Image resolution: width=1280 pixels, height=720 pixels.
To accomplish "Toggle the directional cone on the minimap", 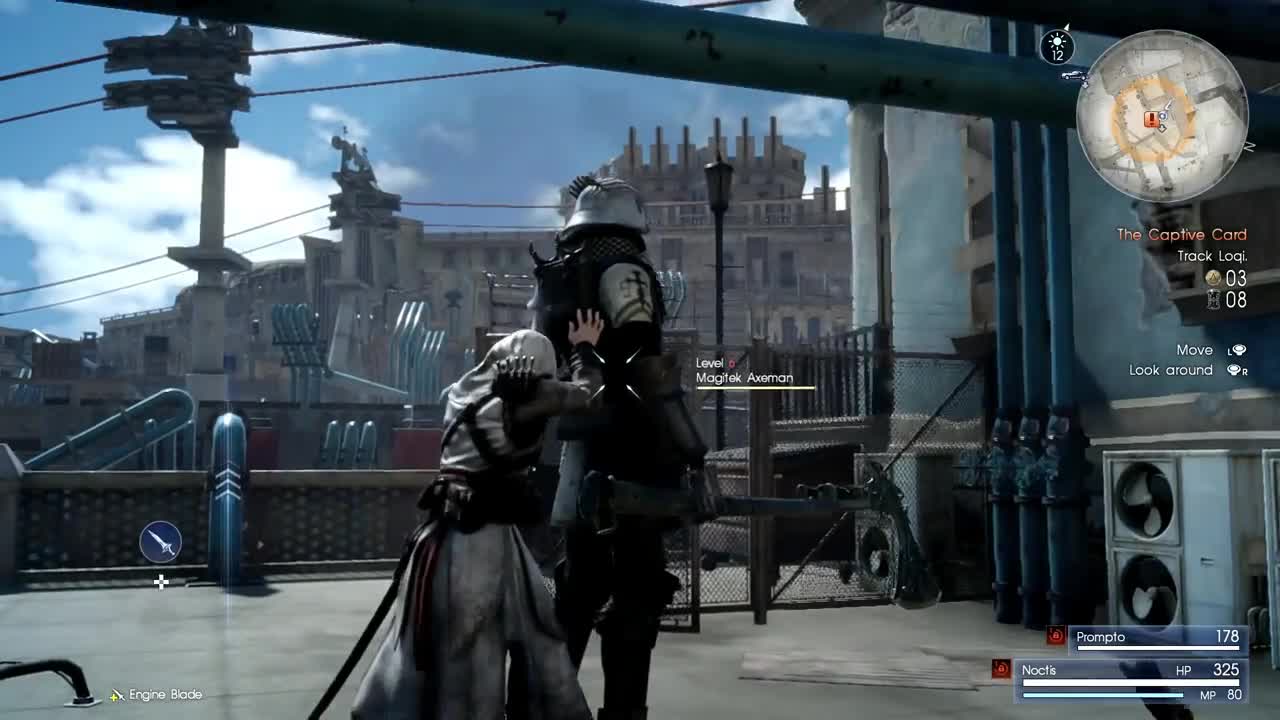I will (x=1165, y=112).
